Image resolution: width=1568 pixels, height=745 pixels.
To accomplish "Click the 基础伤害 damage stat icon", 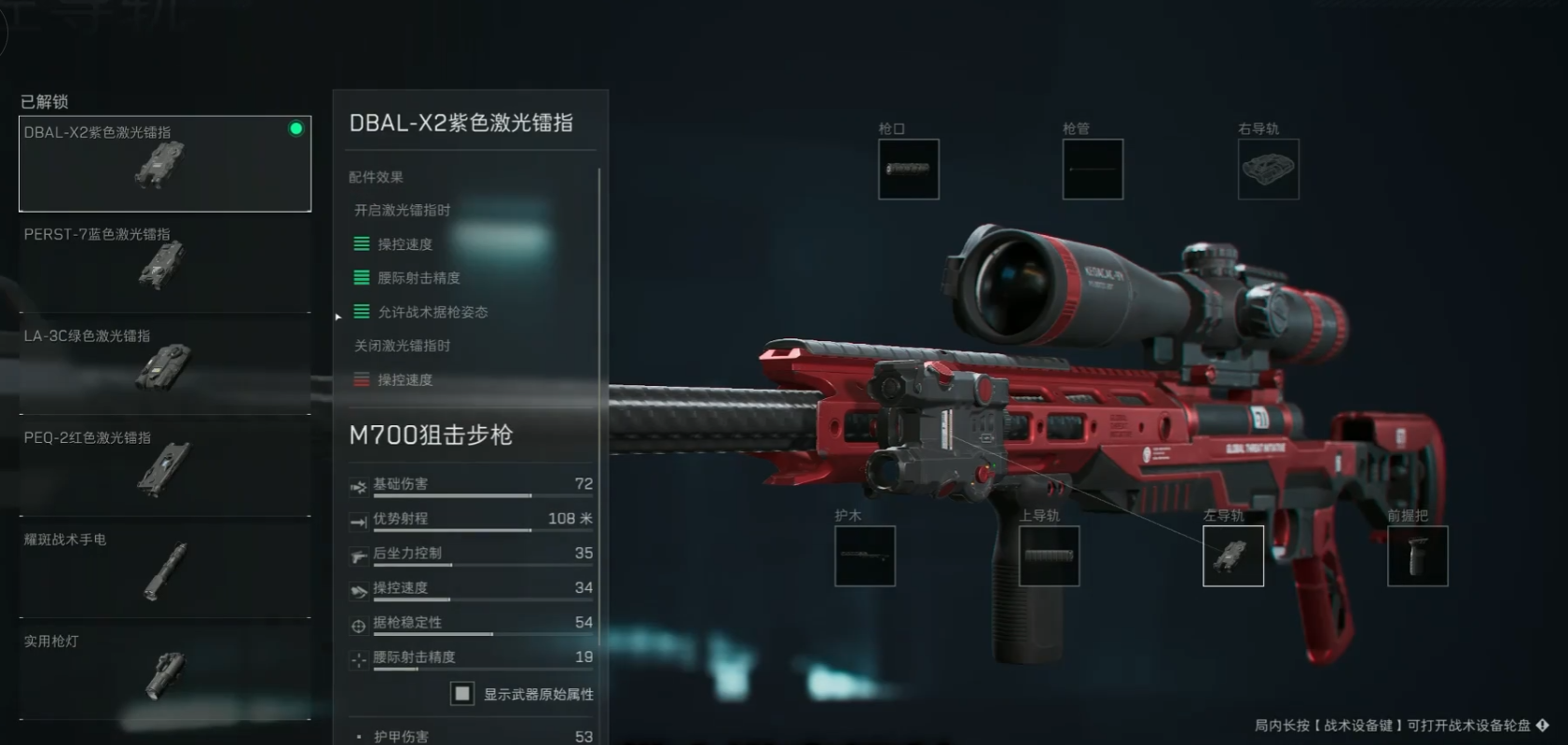I will pos(357,484).
